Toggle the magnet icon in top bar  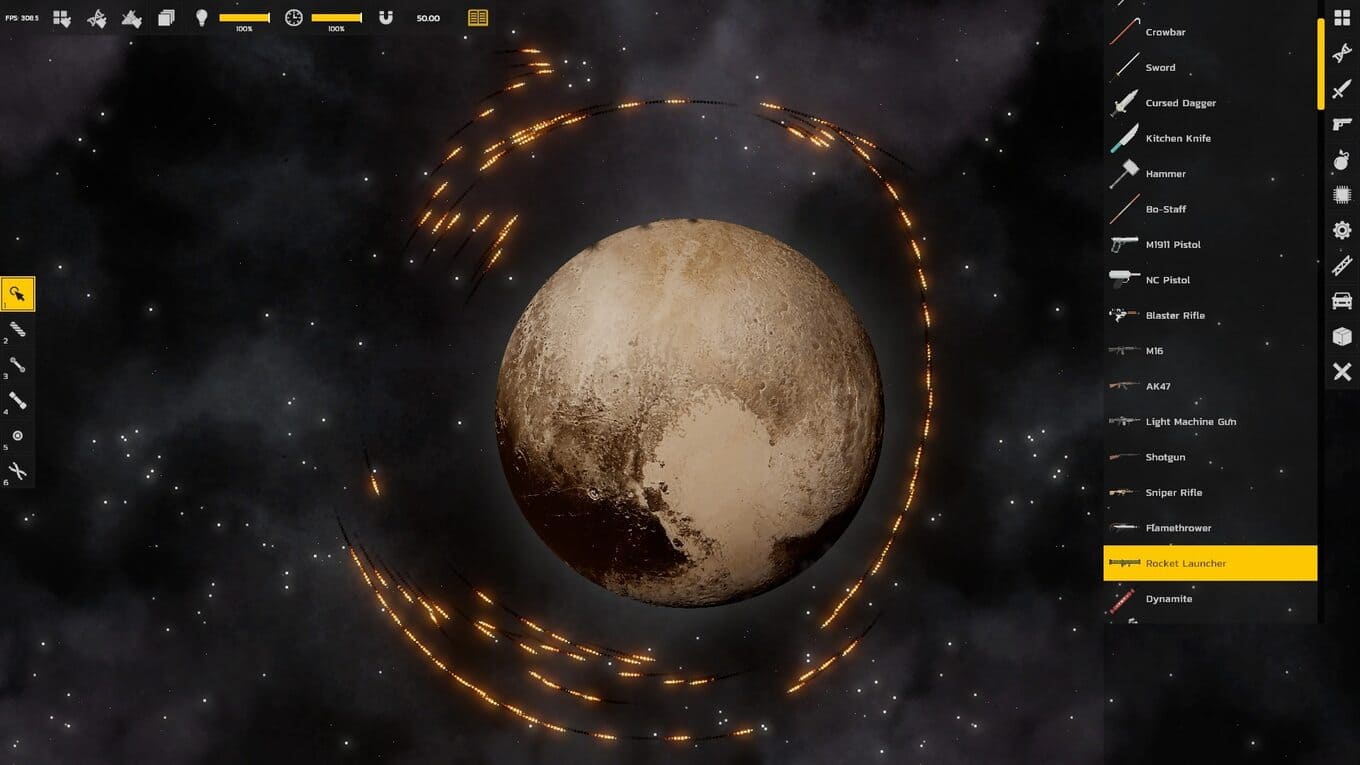386,18
